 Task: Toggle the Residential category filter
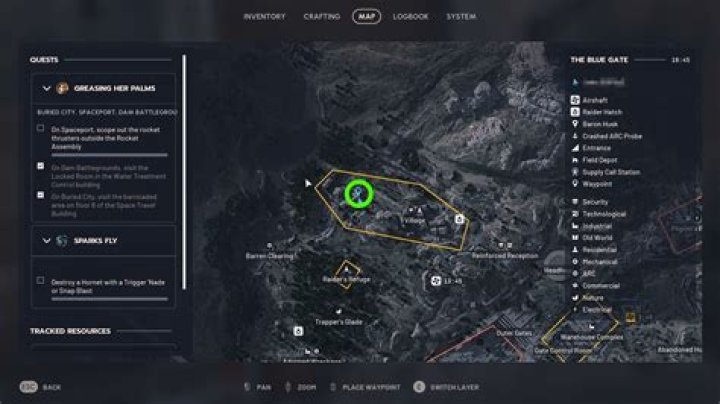[600, 250]
